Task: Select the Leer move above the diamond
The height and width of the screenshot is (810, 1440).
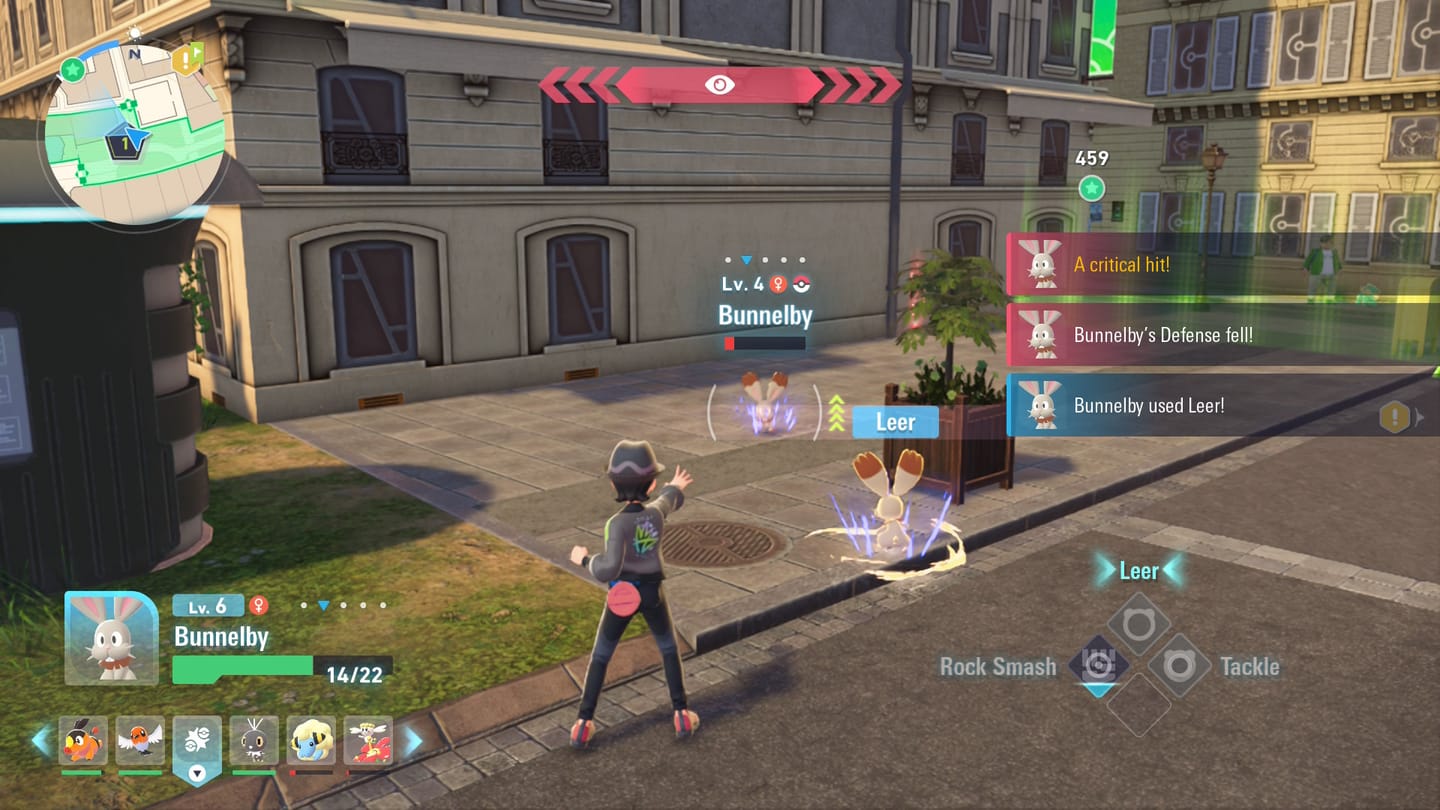Action: point(1137,570)
